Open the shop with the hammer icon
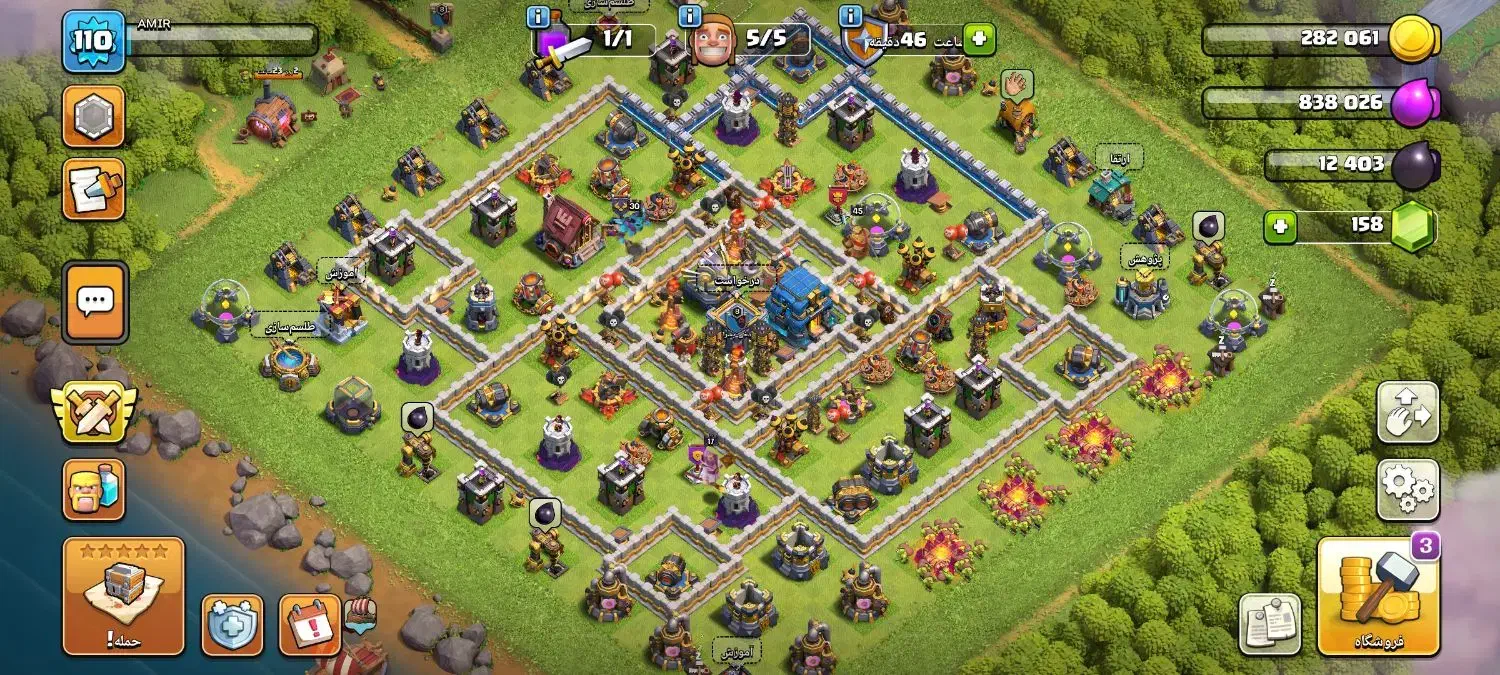This screenshot has height=675, width=1500. pyautogui.click(x=1380, y=596)
